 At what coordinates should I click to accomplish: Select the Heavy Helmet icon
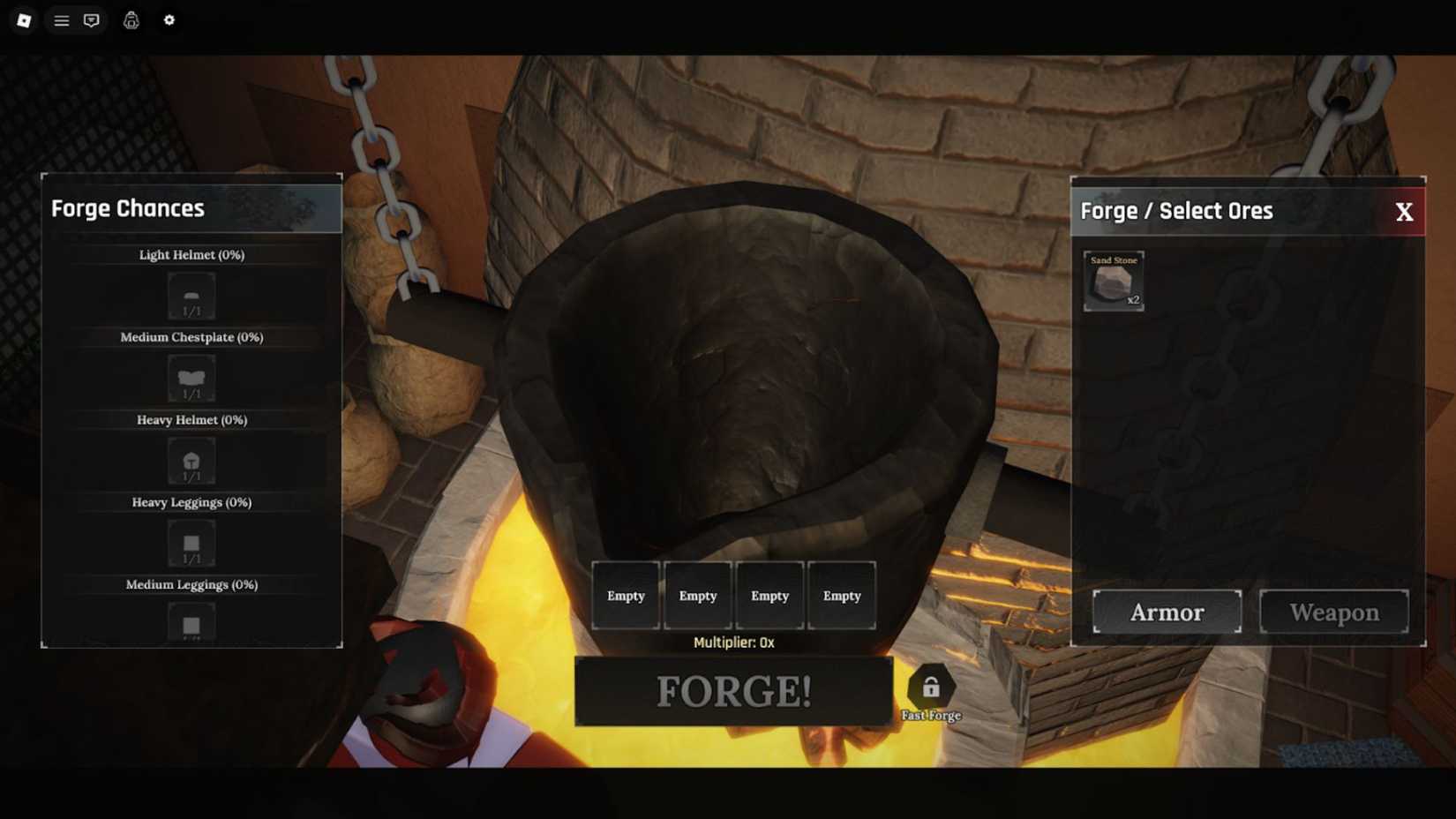coord(191,460)
